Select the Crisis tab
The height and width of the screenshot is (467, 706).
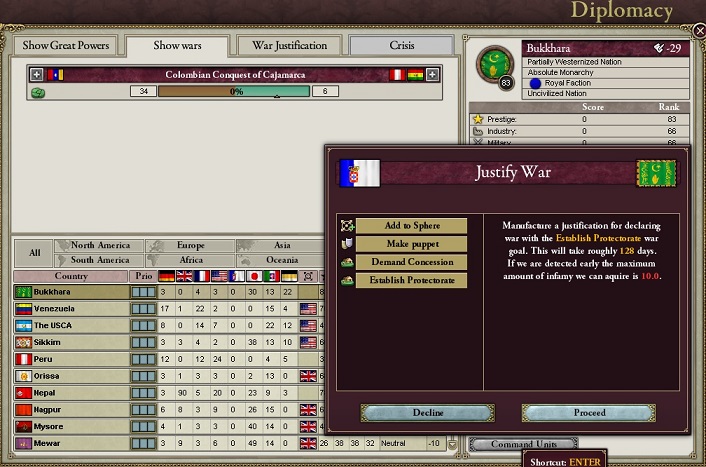pos(400,46)
